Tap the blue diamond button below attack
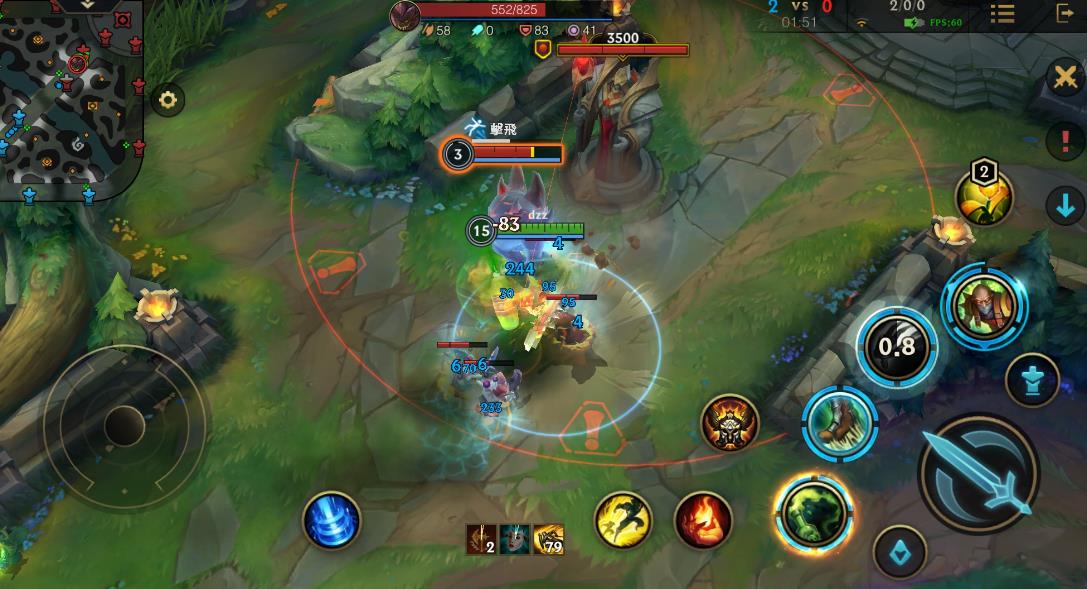The image size is (1087, 589). [x=899, y=552]
